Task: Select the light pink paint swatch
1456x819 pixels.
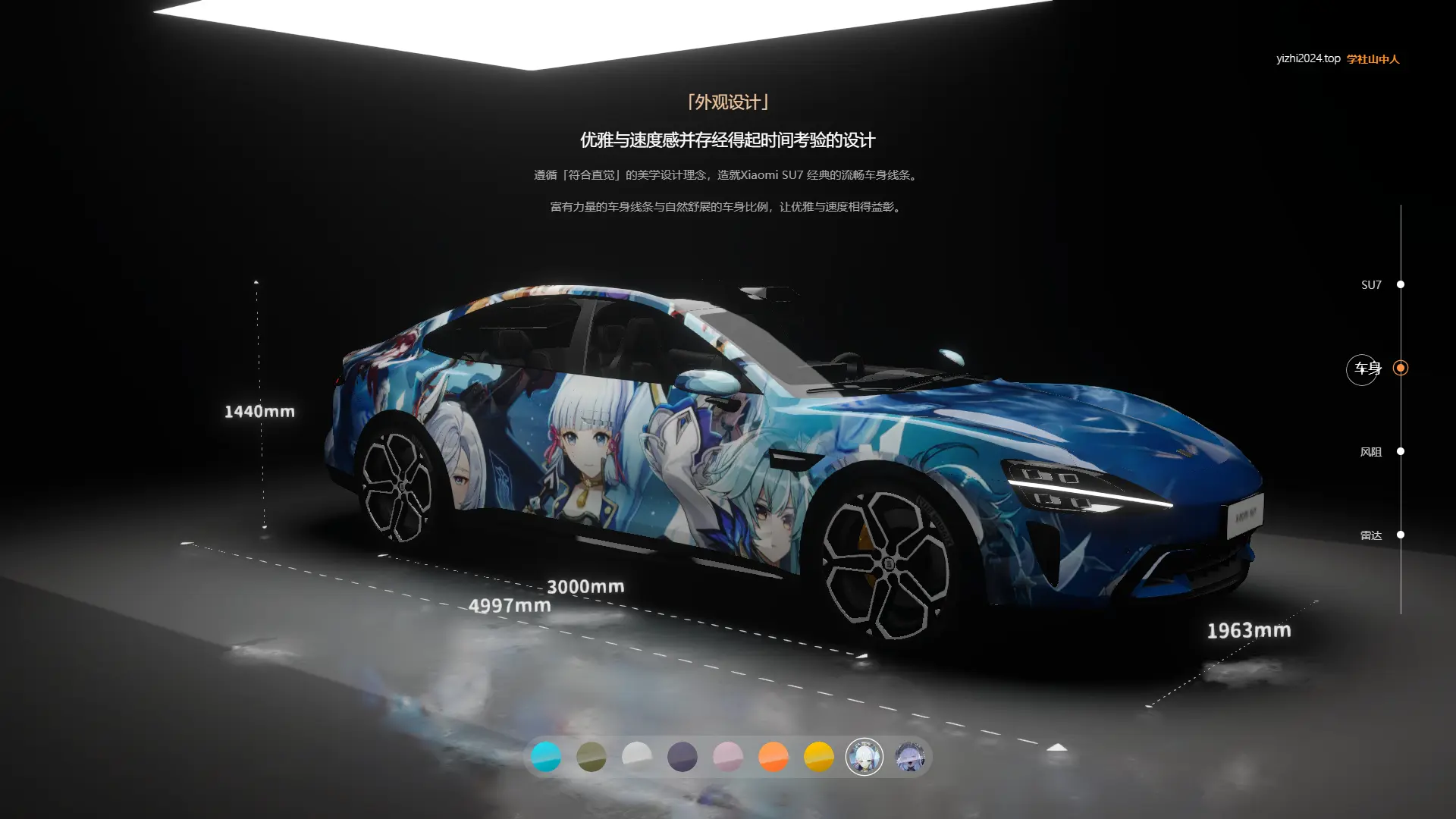Action: coord(728,757)
